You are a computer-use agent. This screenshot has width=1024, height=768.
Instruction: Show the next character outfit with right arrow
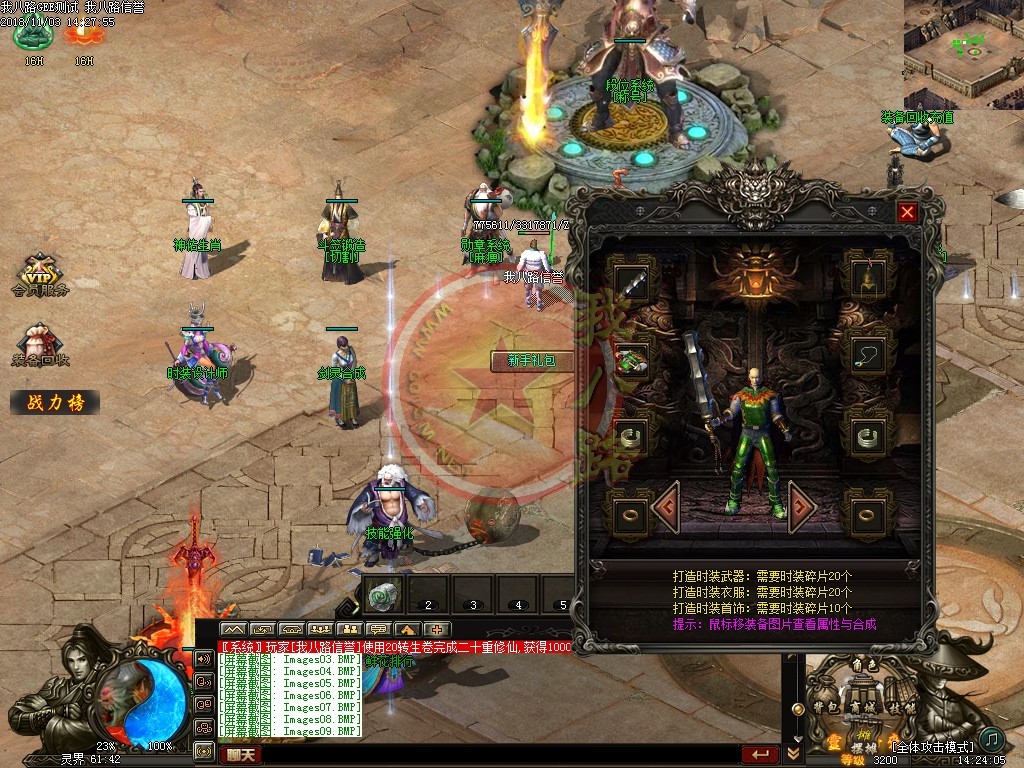[802, 507]
